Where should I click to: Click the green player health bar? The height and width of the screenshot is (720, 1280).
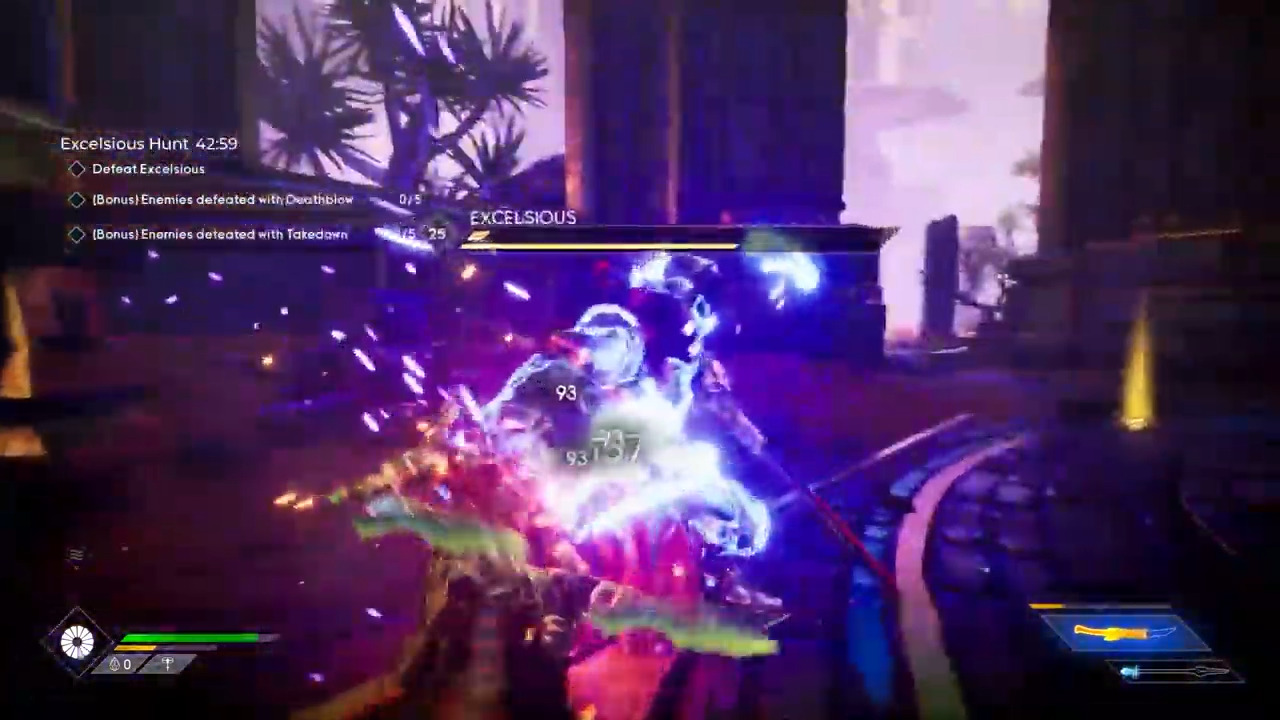point(190,638)
